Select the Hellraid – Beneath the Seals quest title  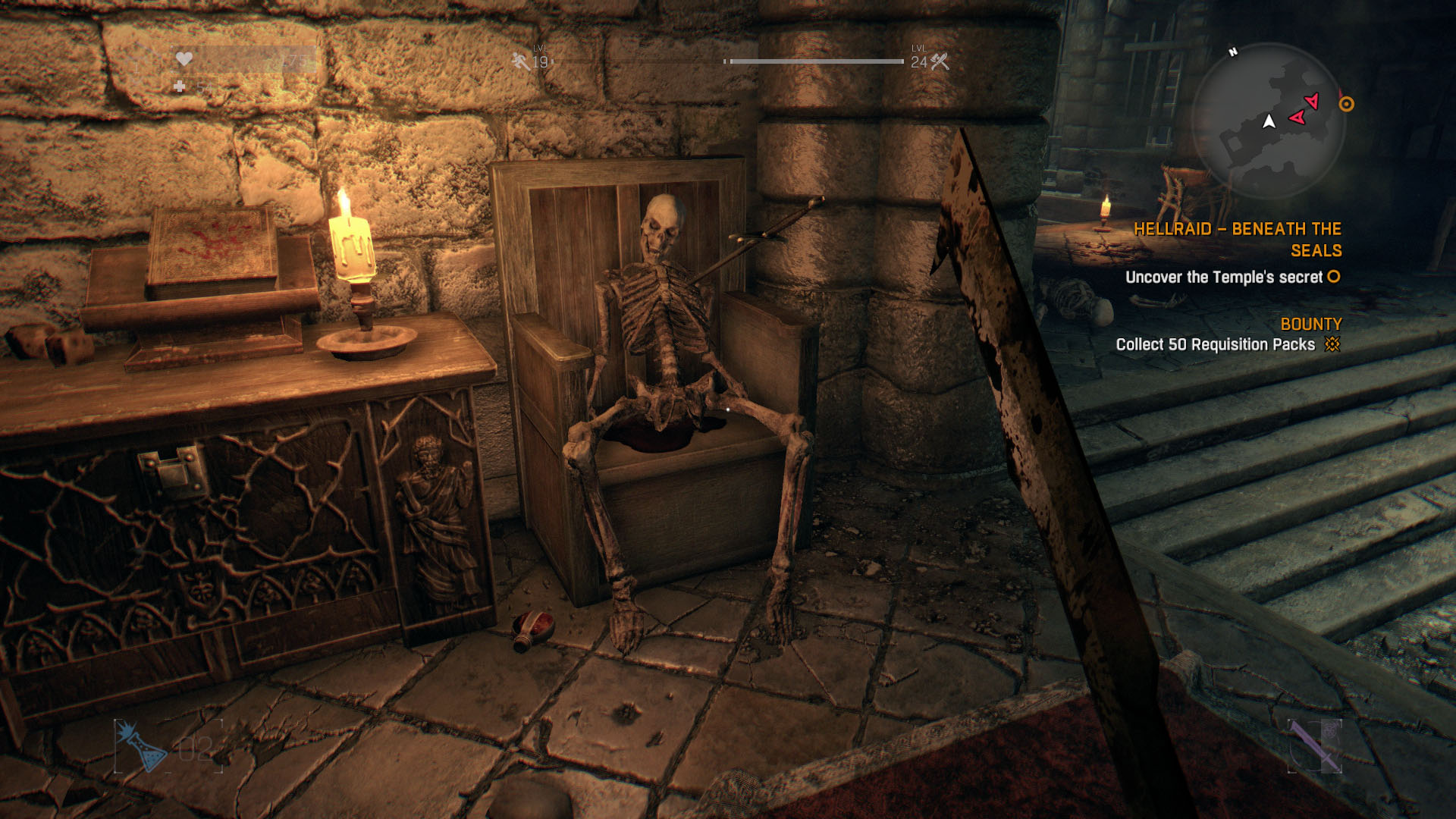point(1237,240)
